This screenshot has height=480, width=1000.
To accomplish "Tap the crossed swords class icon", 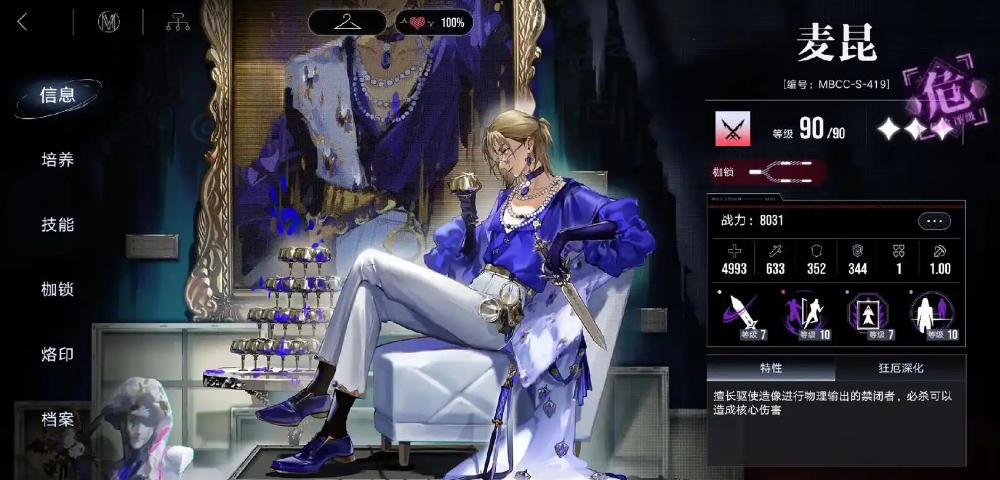I will click(x=733, y=128).
